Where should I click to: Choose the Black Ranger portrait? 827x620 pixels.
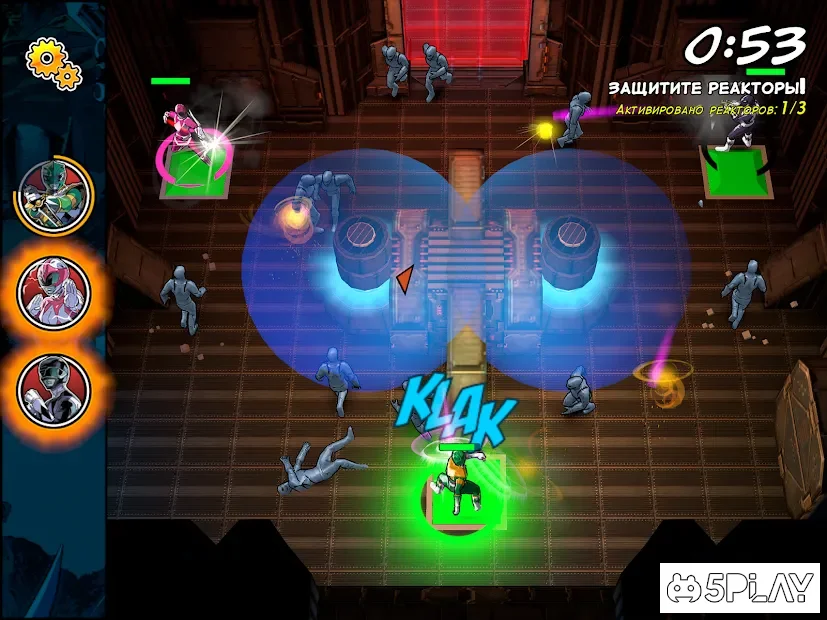(x=54, y=387)
